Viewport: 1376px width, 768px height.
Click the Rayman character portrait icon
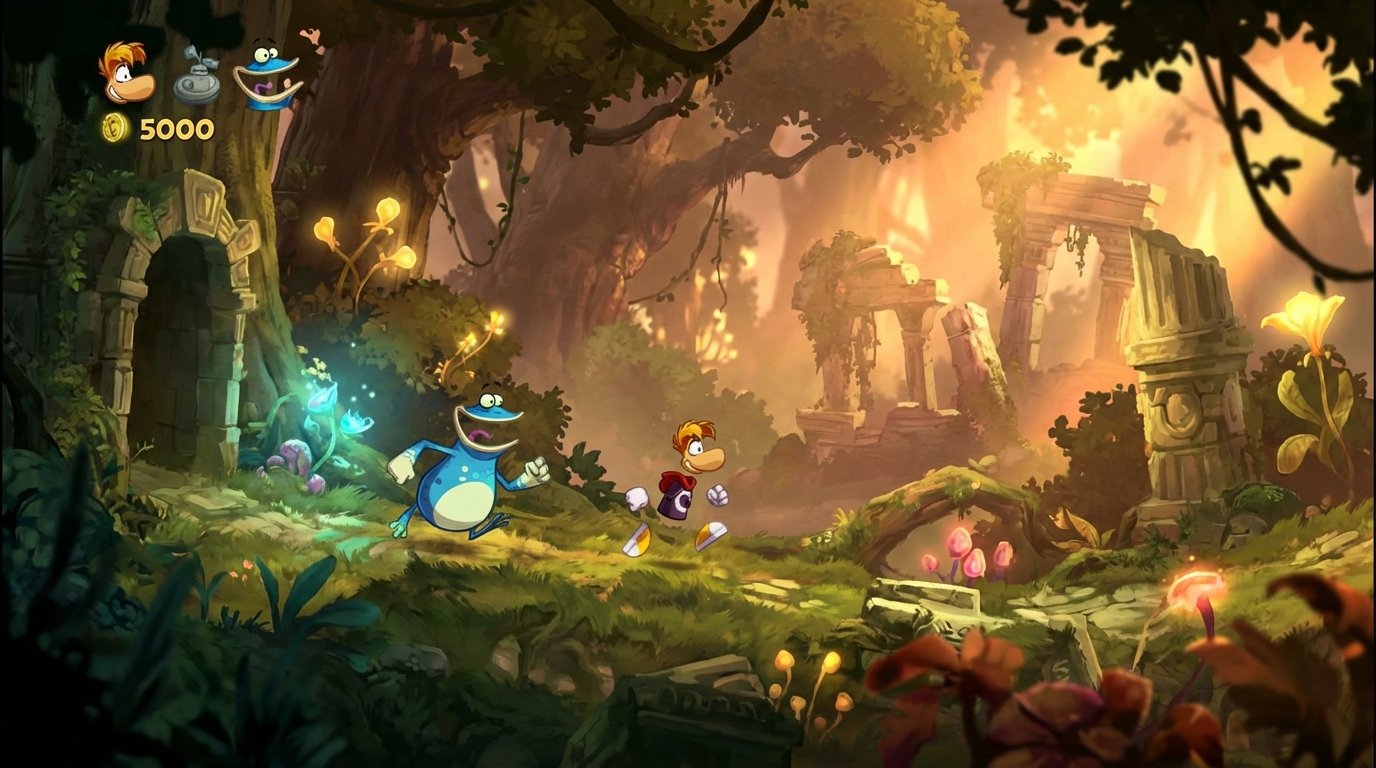(127, 77)
